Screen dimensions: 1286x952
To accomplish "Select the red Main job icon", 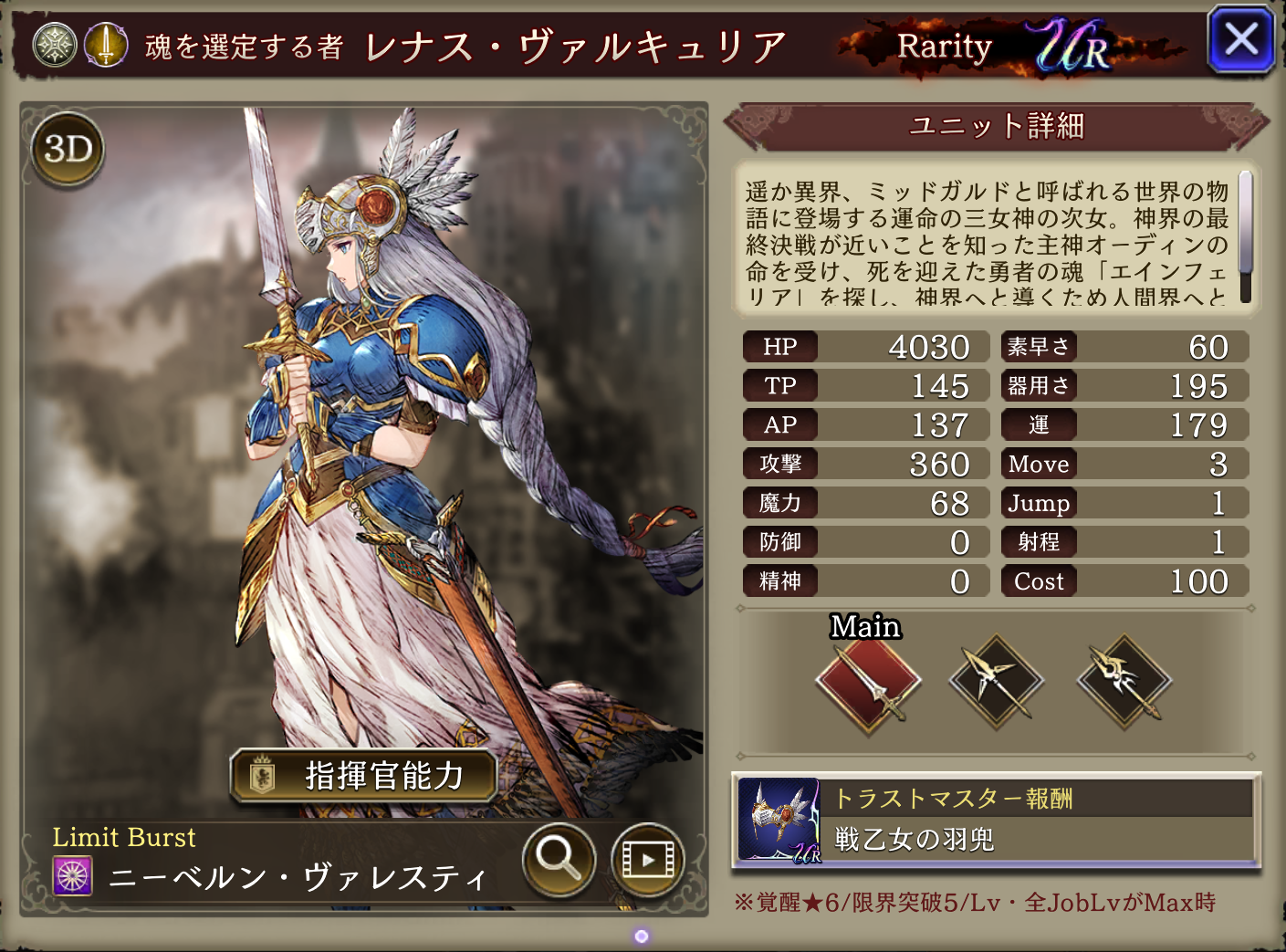I will [x=868, y=683].
